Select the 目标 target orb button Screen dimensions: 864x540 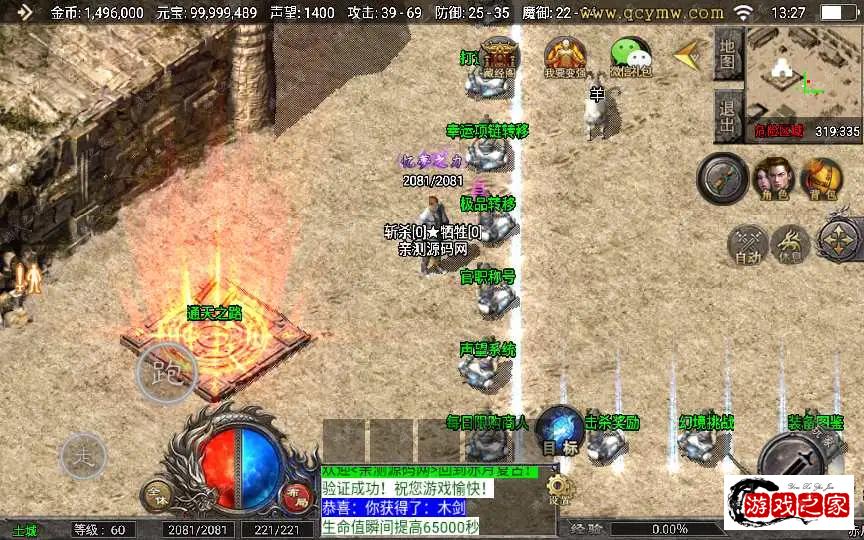[x=559, y=433]
